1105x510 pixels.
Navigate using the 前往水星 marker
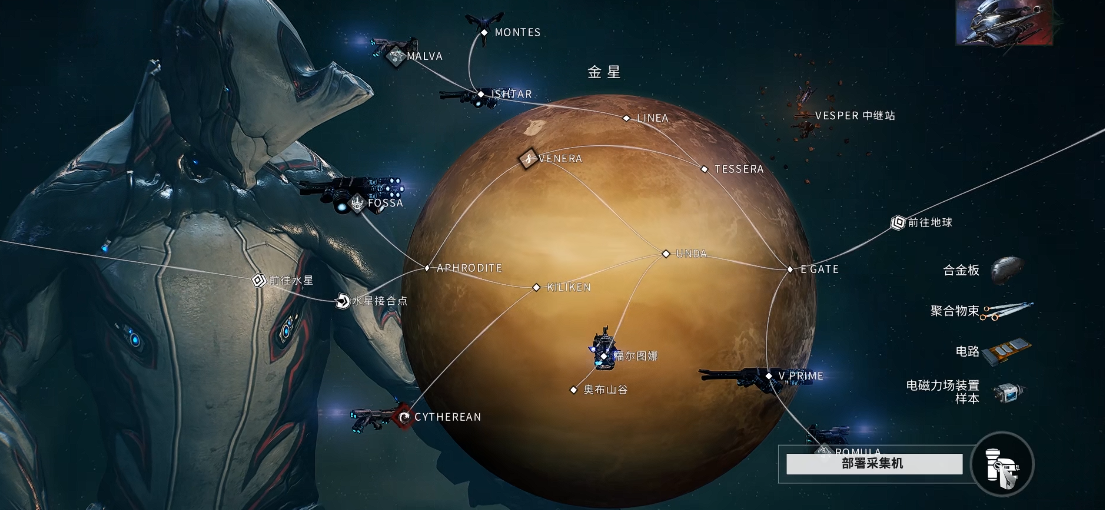coord(258,280)
